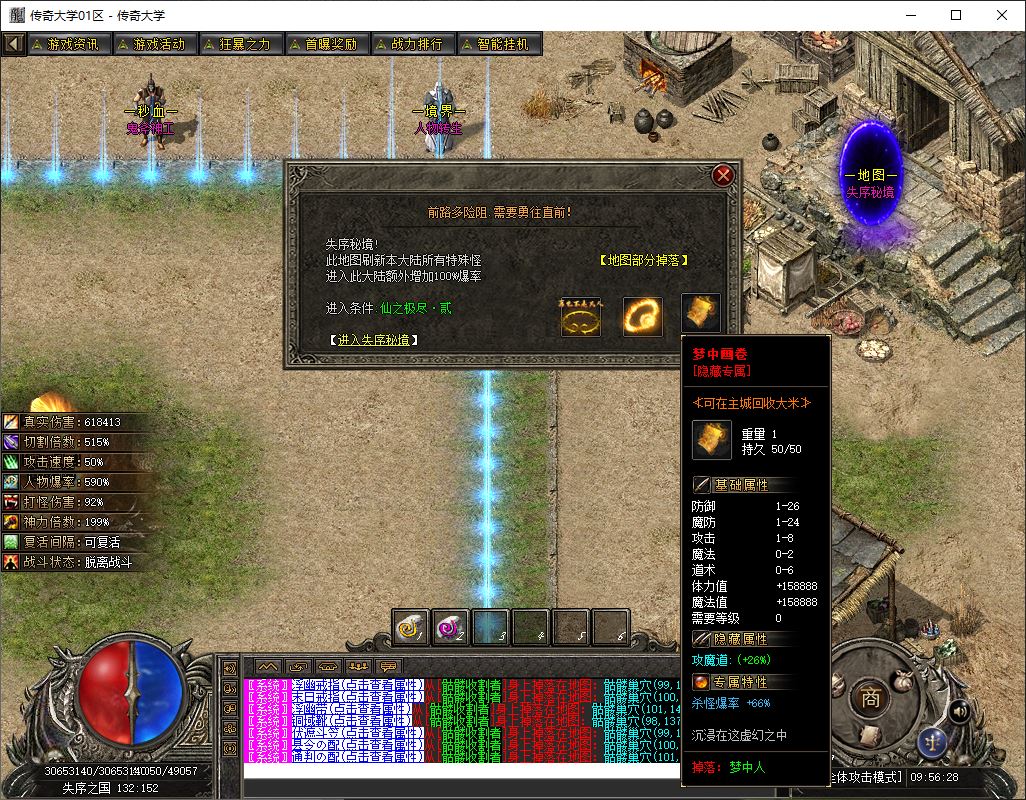Viewport: 1026px width, 800px height.
Task: Open the shop with the 商 button
Action: pyautogui.click(x=871, y=699)
